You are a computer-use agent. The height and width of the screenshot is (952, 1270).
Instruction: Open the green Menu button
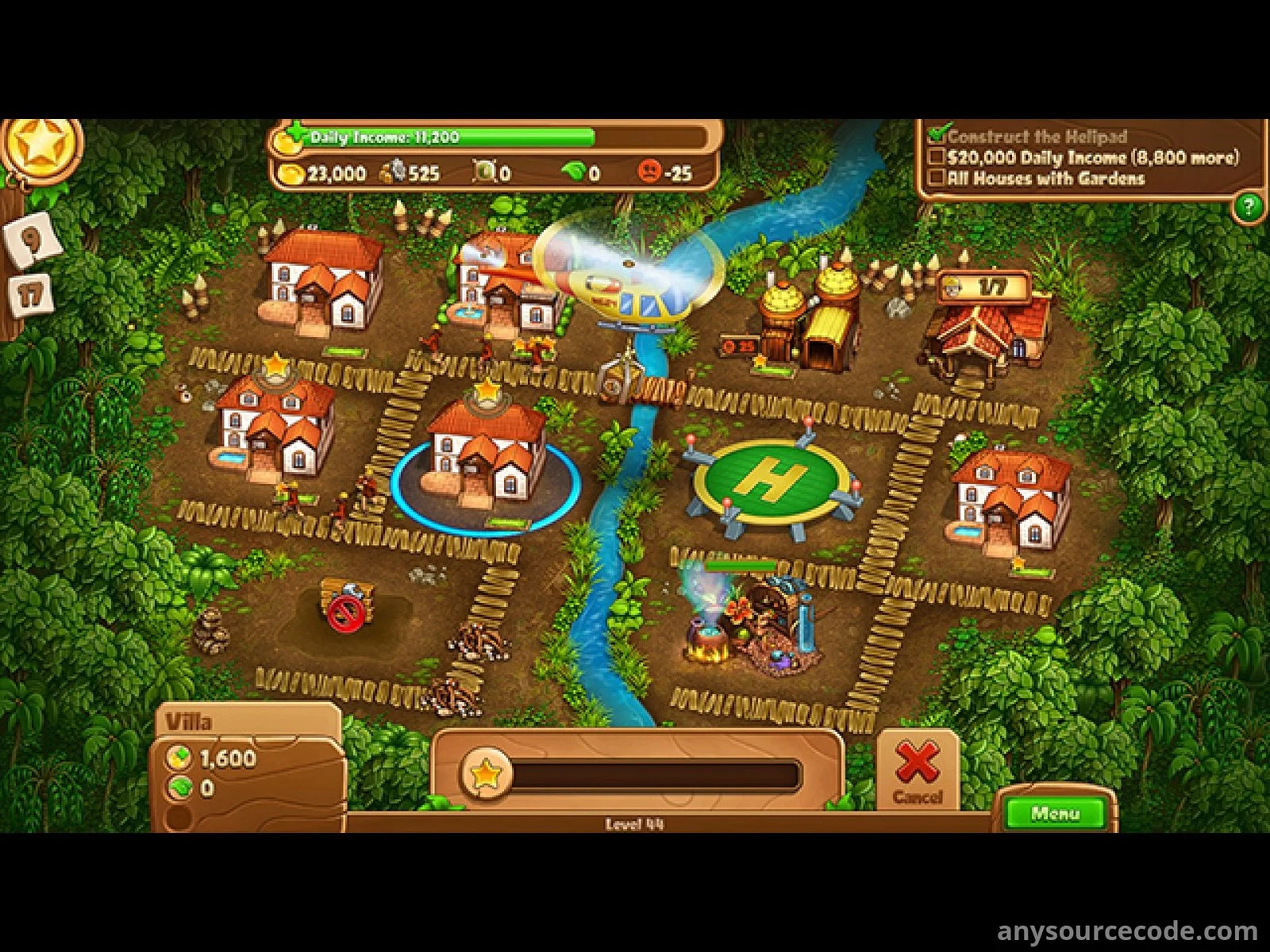[x=1055, y=813]
